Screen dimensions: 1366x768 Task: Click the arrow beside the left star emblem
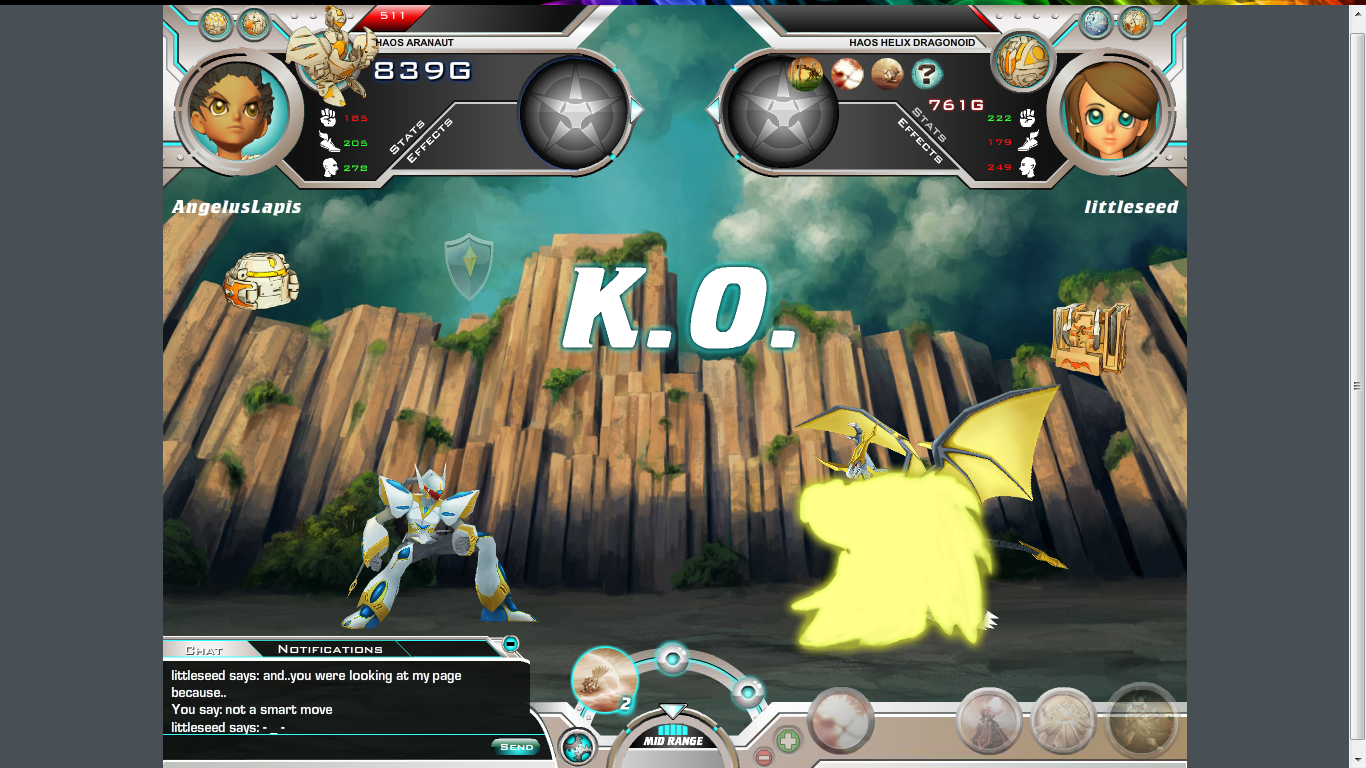point(637,109)
